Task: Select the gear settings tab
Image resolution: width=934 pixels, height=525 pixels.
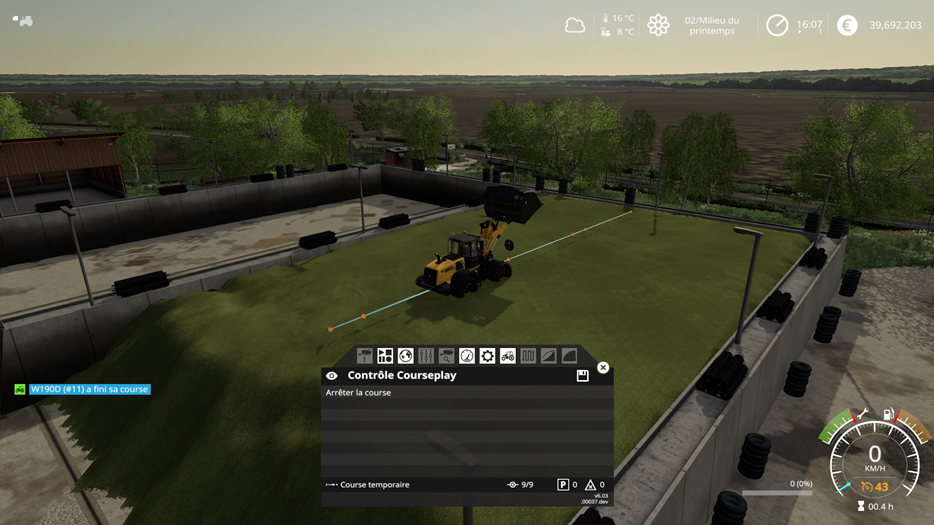Action: pos(487,356)
